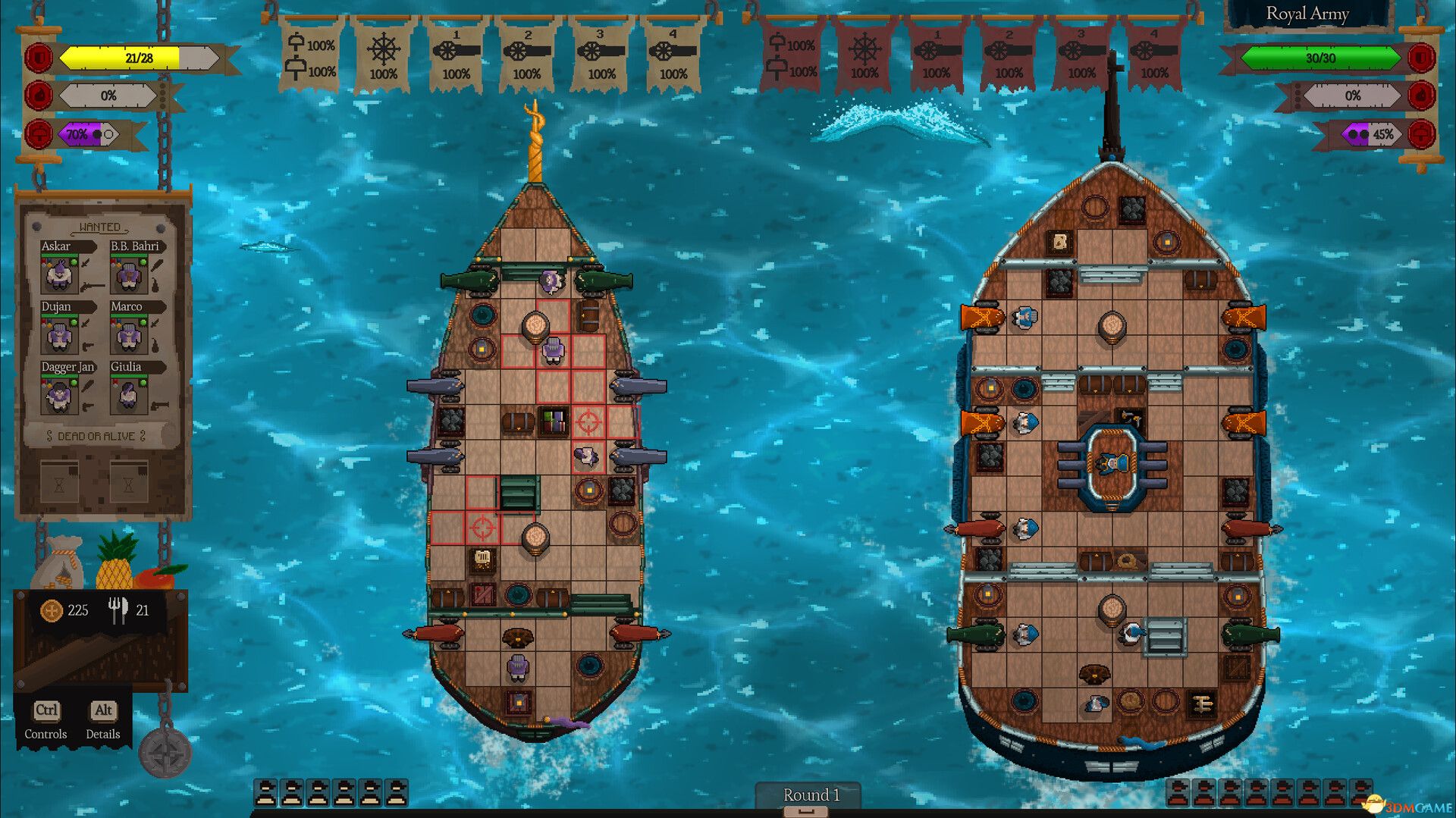Expand the Round 1 panel at bottom center

[x=812, y=795]
